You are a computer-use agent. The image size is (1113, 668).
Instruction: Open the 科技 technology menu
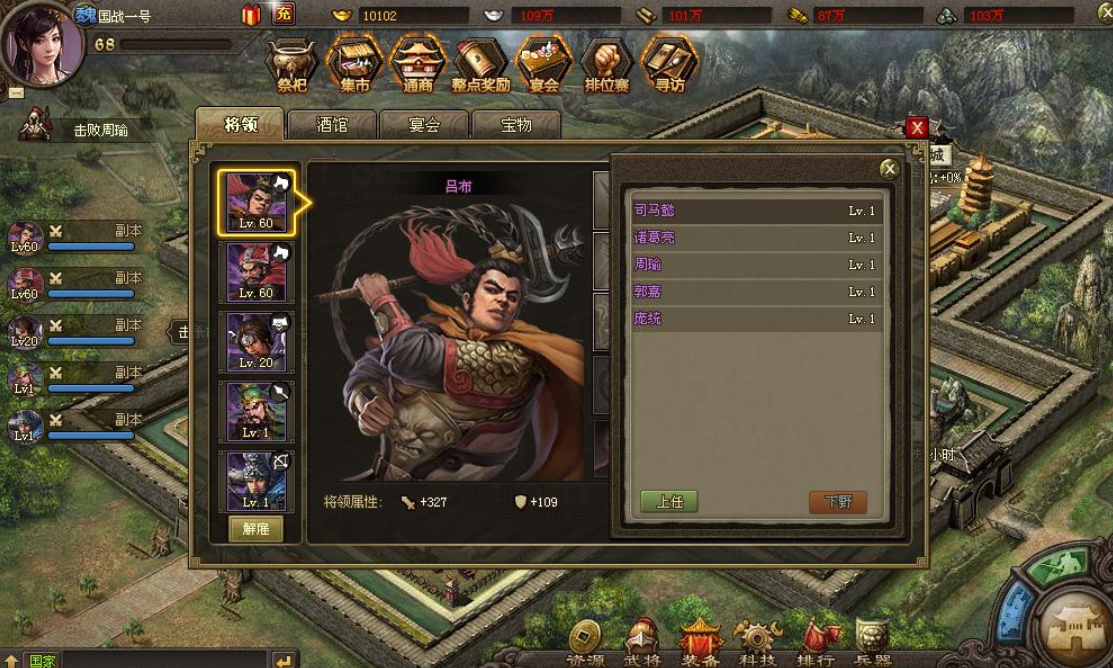(x=758, y=641)
